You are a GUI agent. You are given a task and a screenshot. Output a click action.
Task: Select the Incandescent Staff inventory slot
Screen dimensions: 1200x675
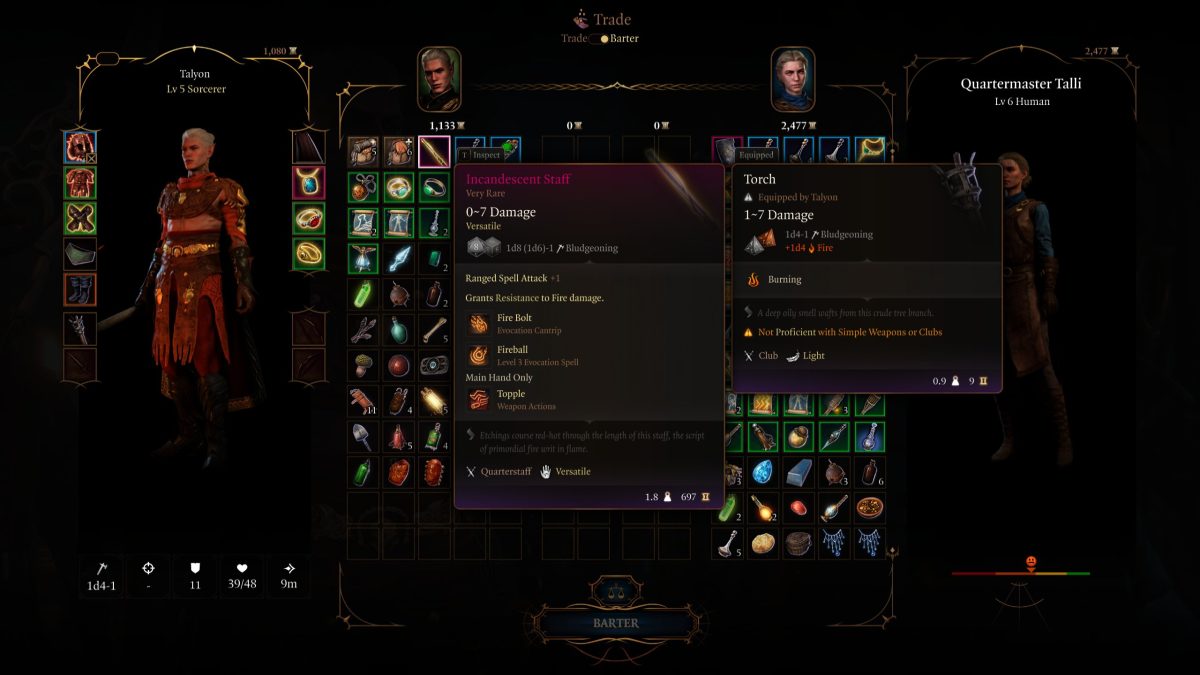(434, 152)
